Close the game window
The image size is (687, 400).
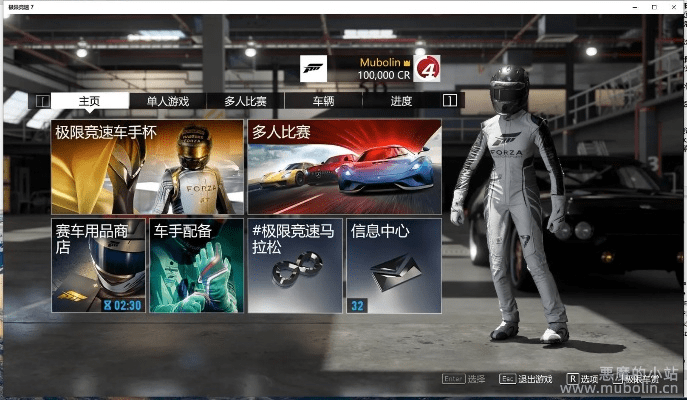pyautogui.click(x=675, y=8)
